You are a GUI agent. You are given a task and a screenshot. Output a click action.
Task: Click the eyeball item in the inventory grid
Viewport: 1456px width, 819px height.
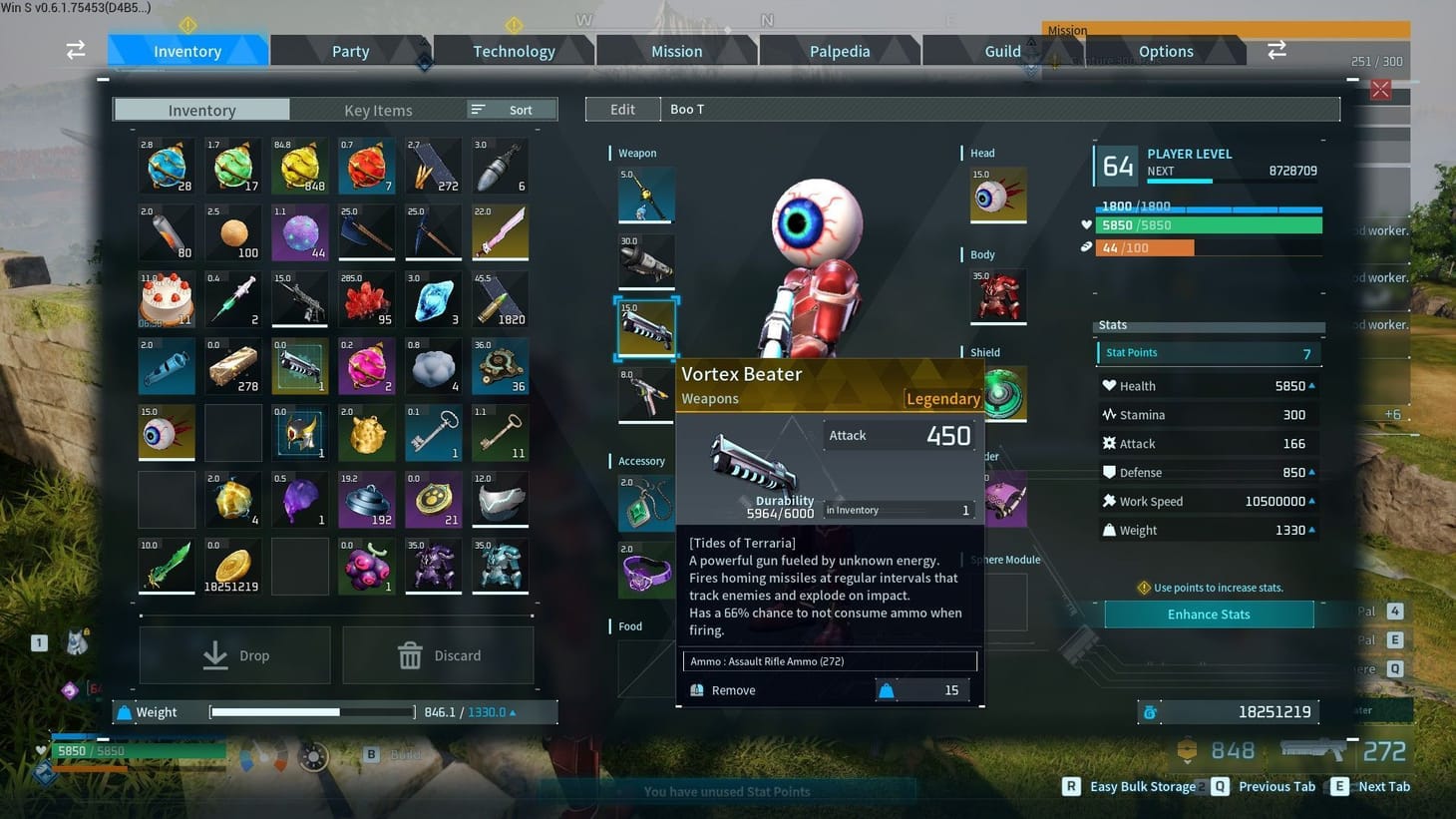166,432
